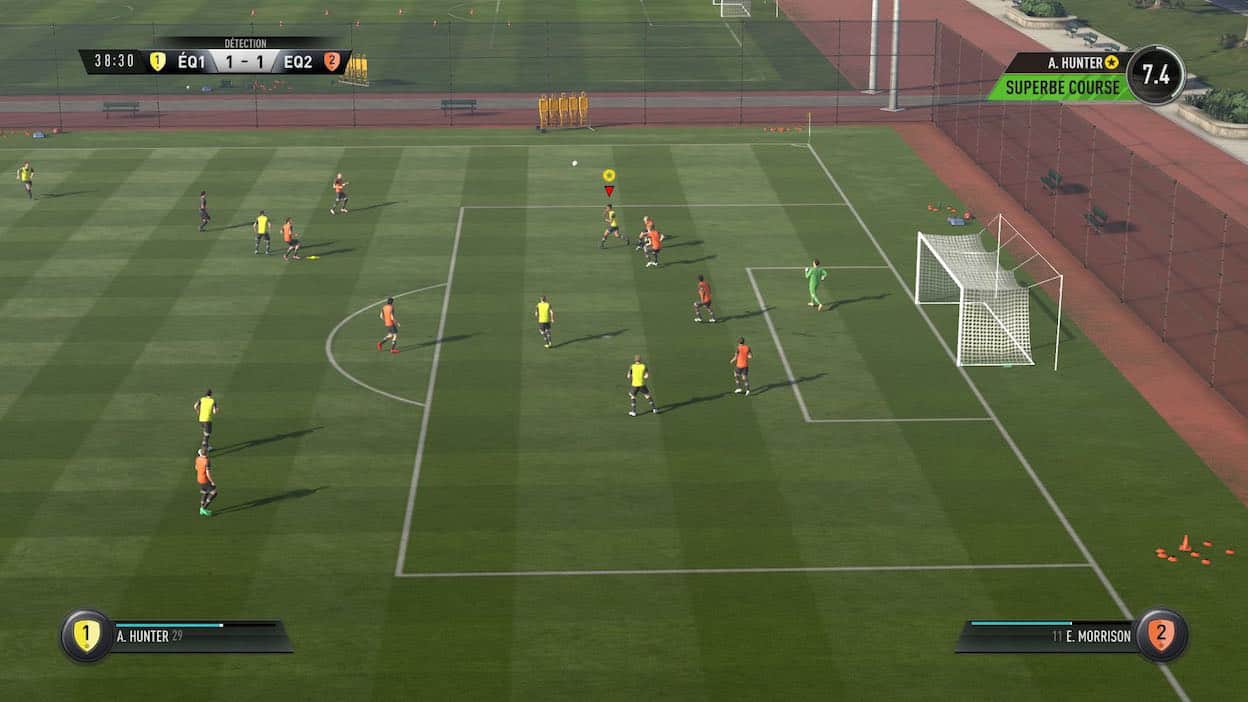Select the red triangle marker over the controlled player
1248x702 pixels.
tap(609, 190)
